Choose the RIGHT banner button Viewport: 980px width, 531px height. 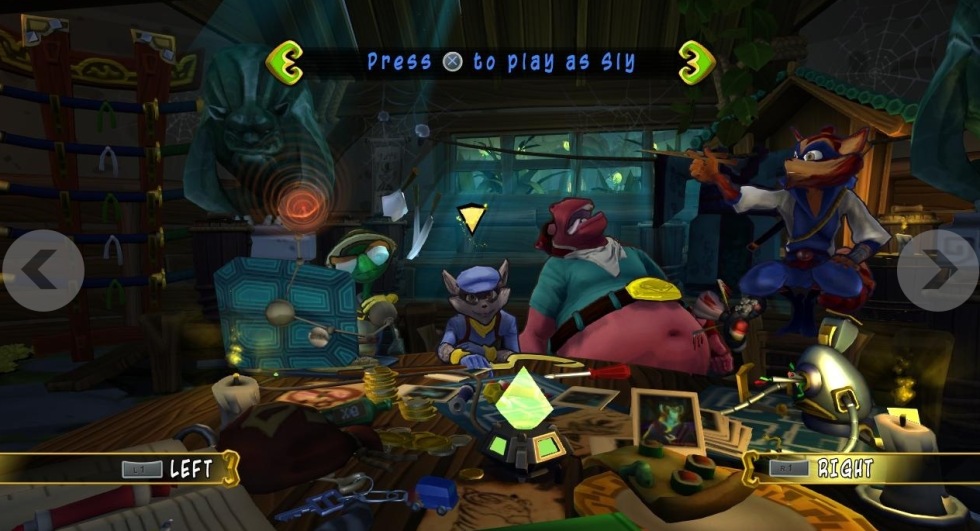tap(822, 467)
